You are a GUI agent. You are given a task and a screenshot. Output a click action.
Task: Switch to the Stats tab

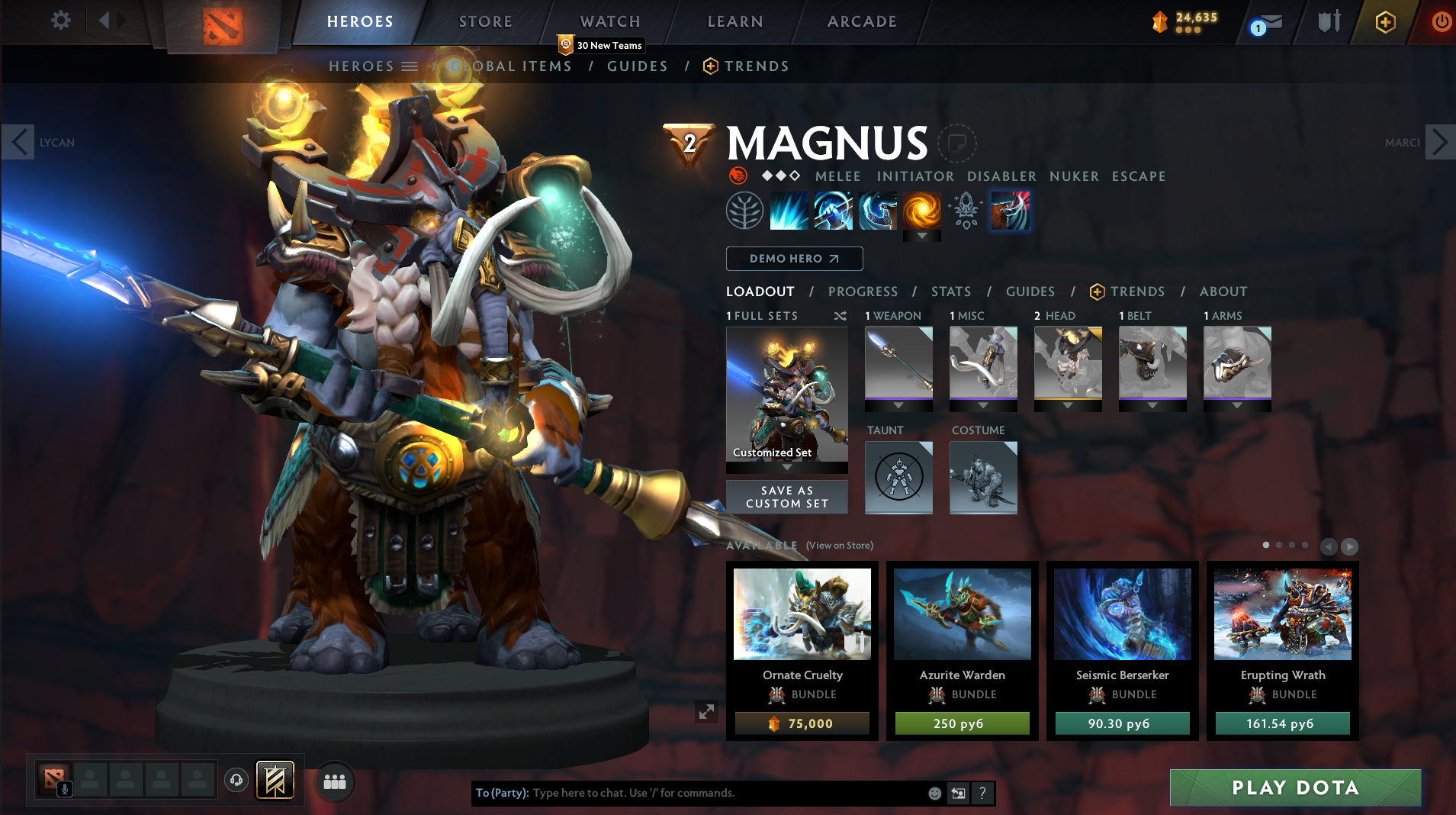point(951,292)
